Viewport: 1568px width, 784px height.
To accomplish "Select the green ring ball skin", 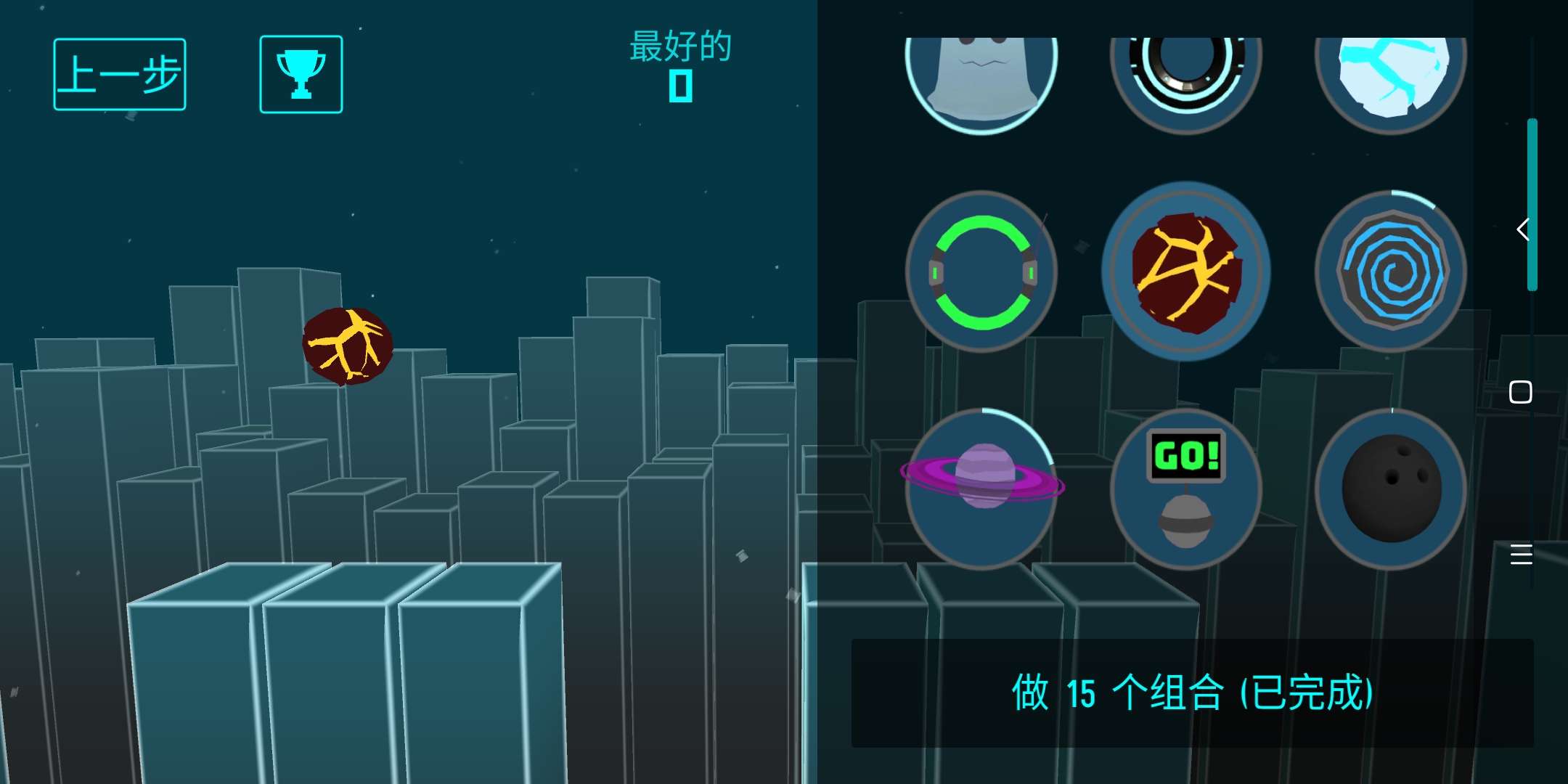I will (x=981, y=271).
